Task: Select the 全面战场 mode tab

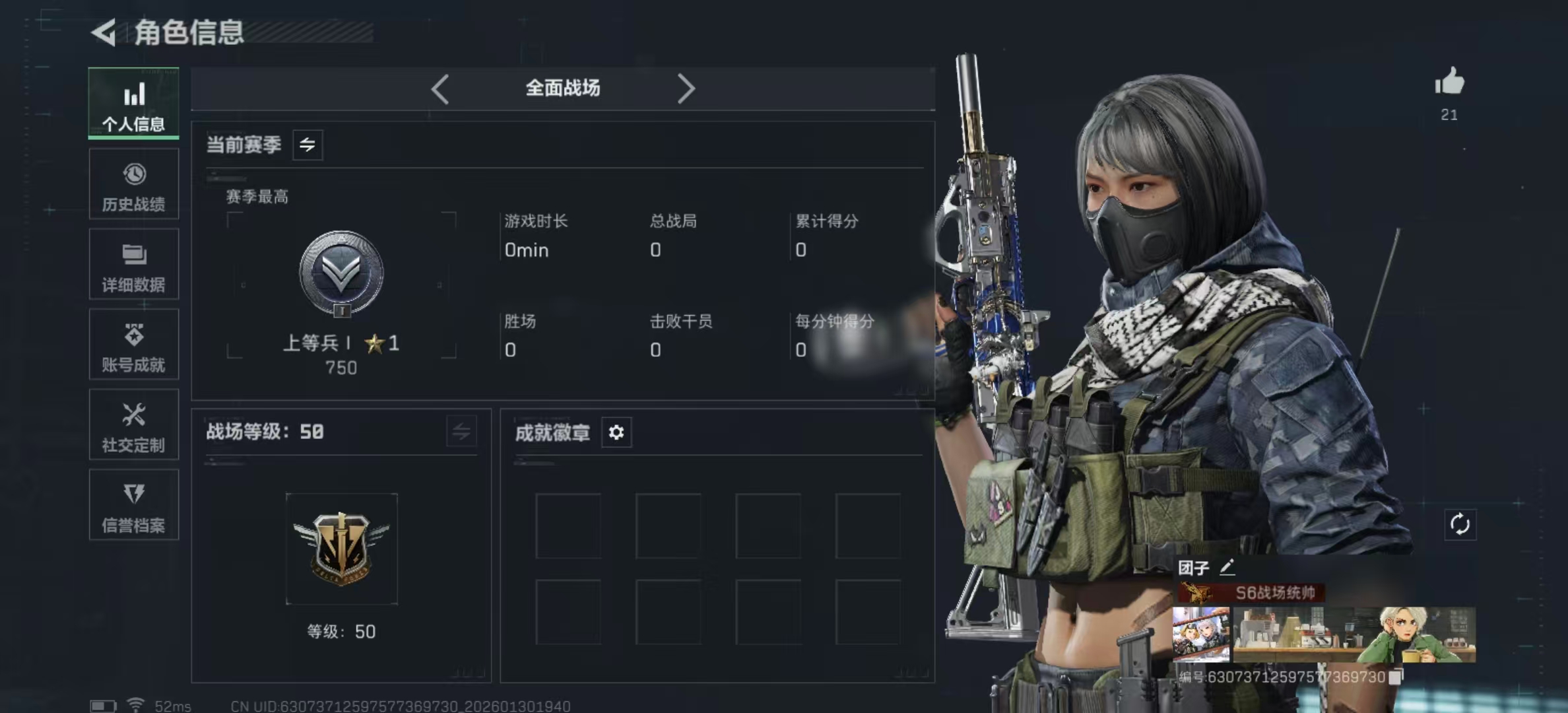Action: point(562,88)
